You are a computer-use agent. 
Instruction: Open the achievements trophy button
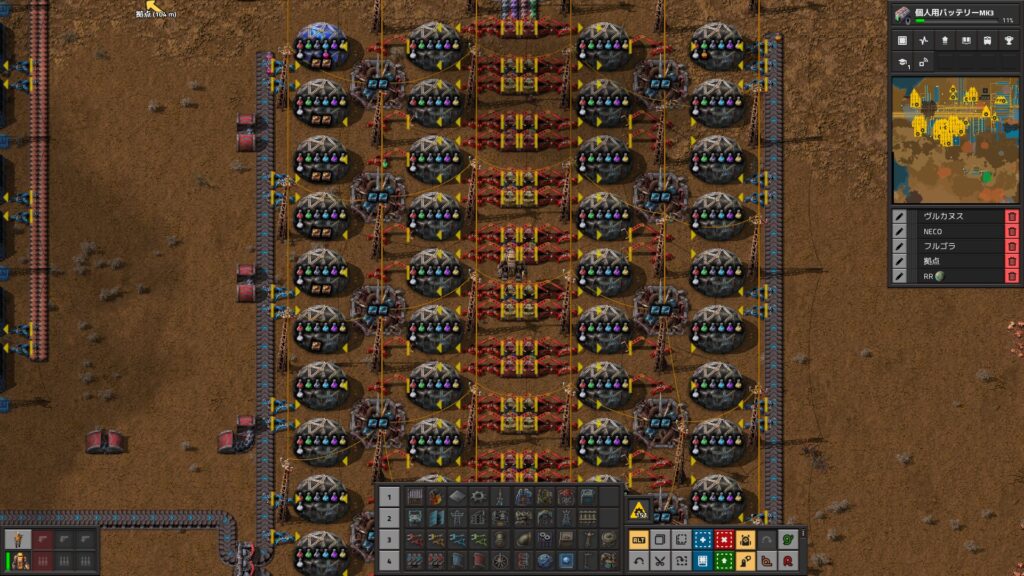(1010, 41)
